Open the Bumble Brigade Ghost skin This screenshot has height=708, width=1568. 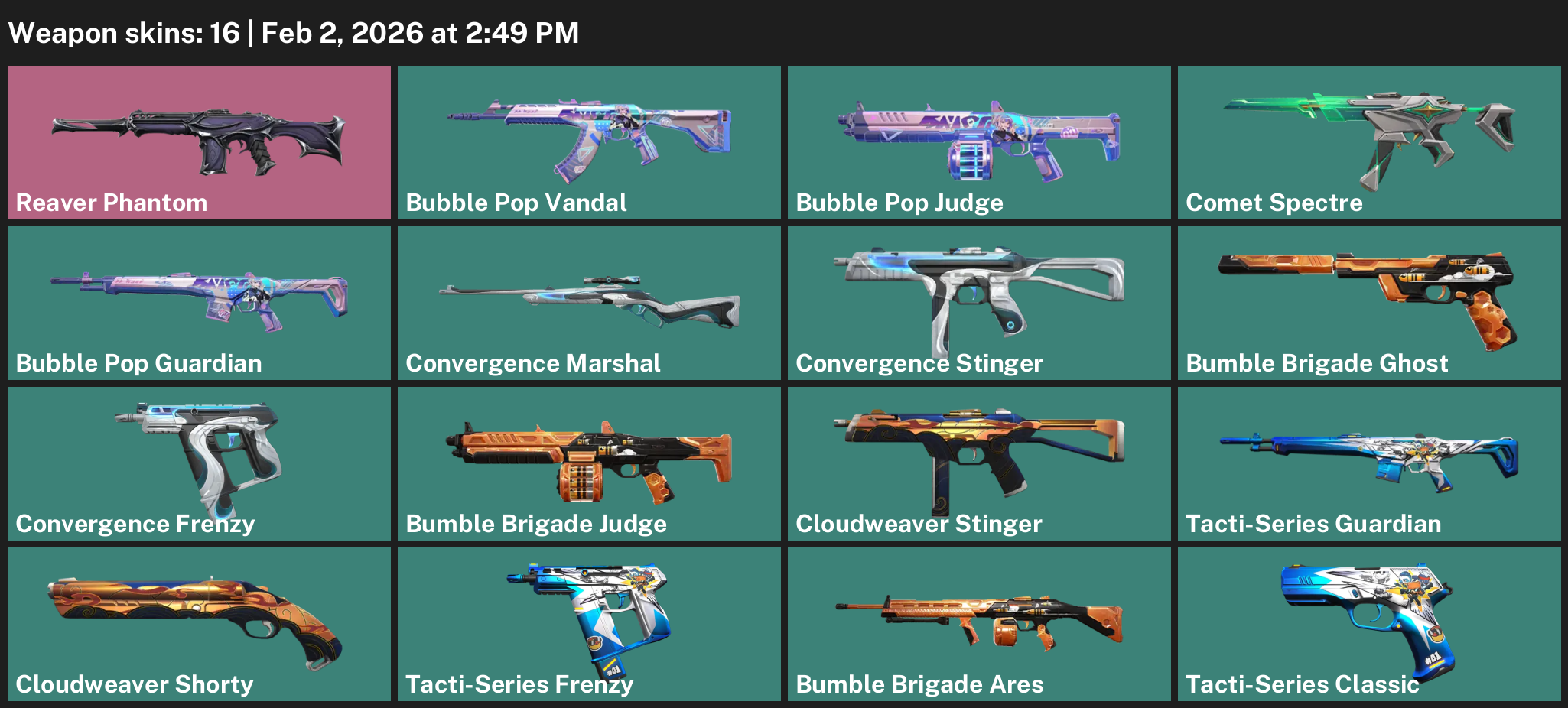1369,303
